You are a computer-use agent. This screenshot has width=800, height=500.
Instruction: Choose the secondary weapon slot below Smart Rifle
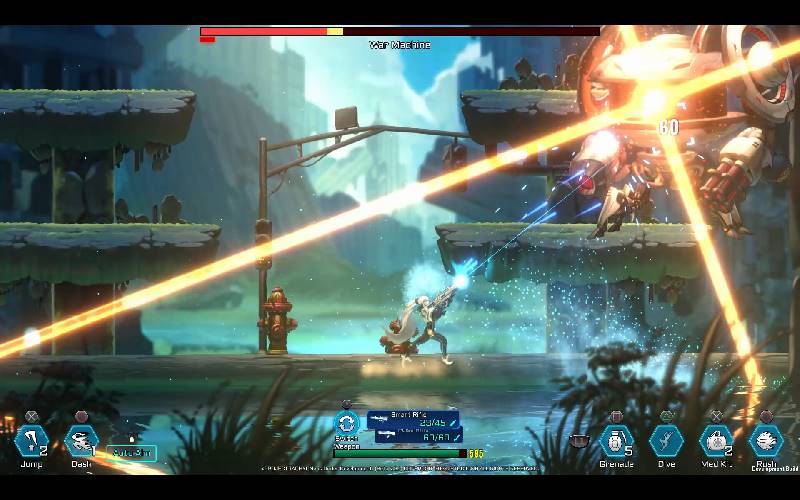click(419, 436)
